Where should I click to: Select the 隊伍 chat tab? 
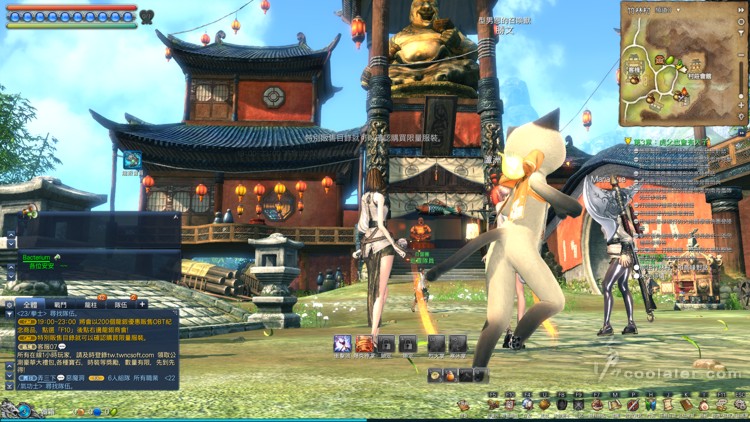[120, 303]
